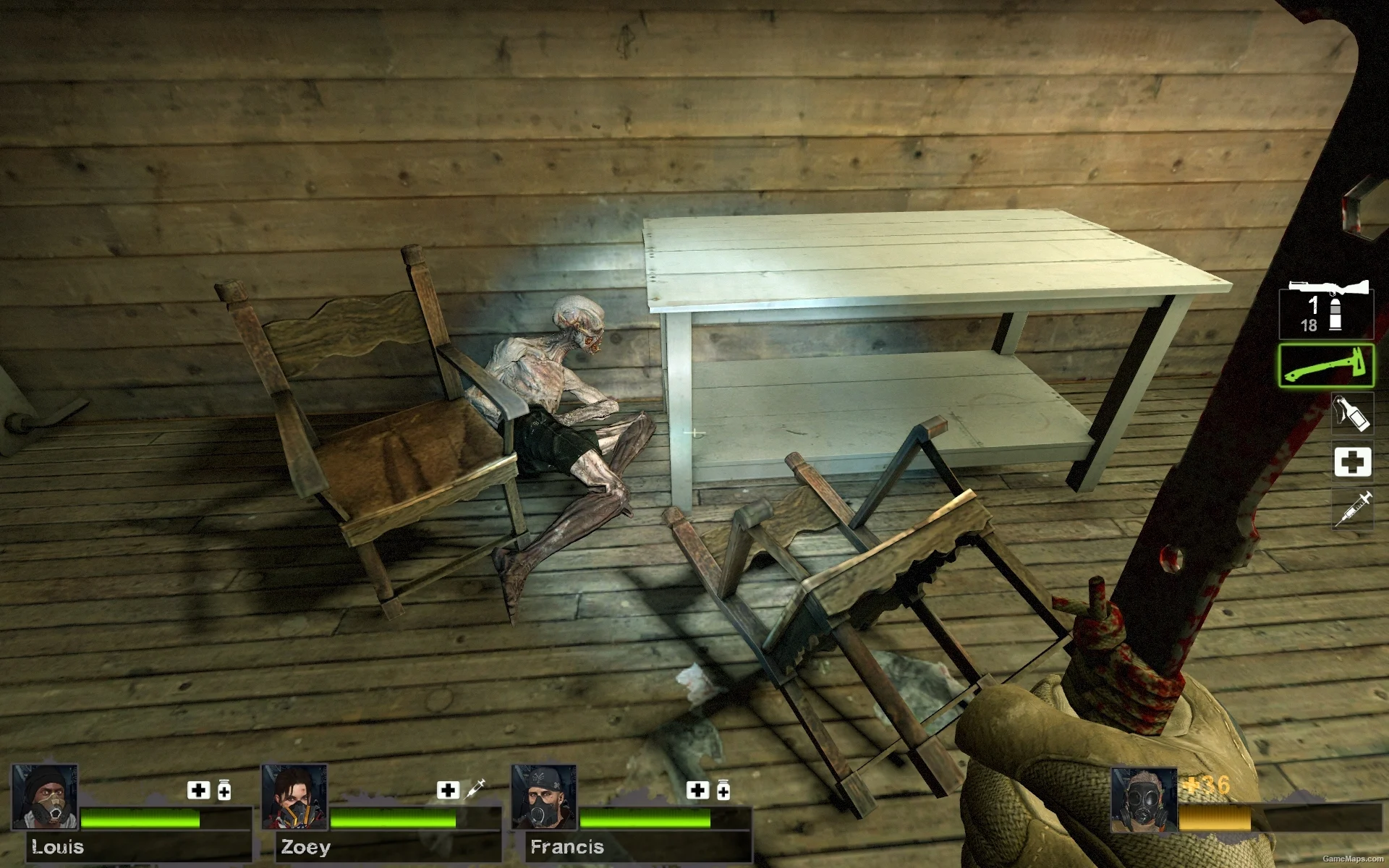
Task: Choose the molotov bottle slot
Action: [x=1352, y=413]
